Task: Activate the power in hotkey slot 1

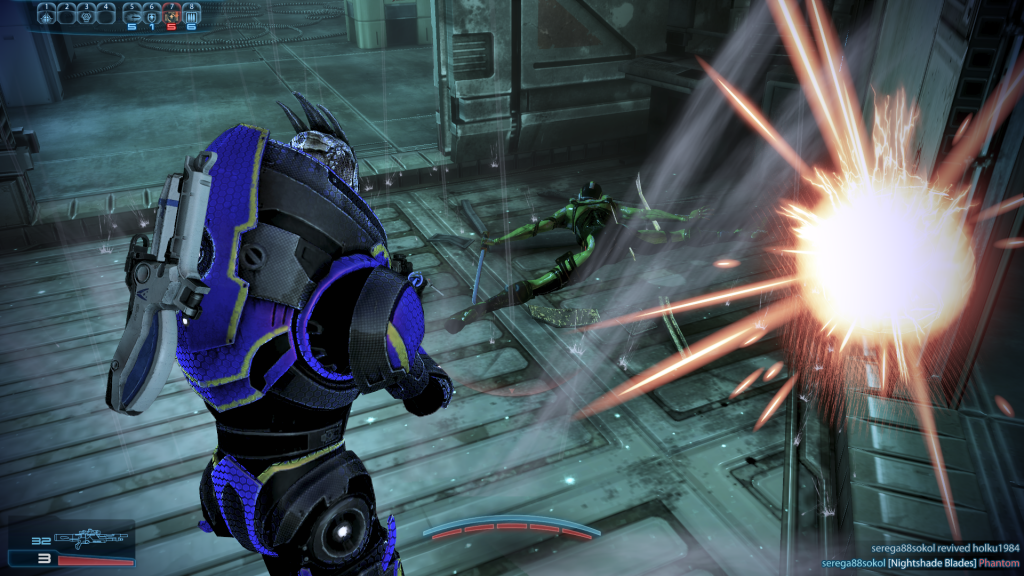Action: pos(46,14)
